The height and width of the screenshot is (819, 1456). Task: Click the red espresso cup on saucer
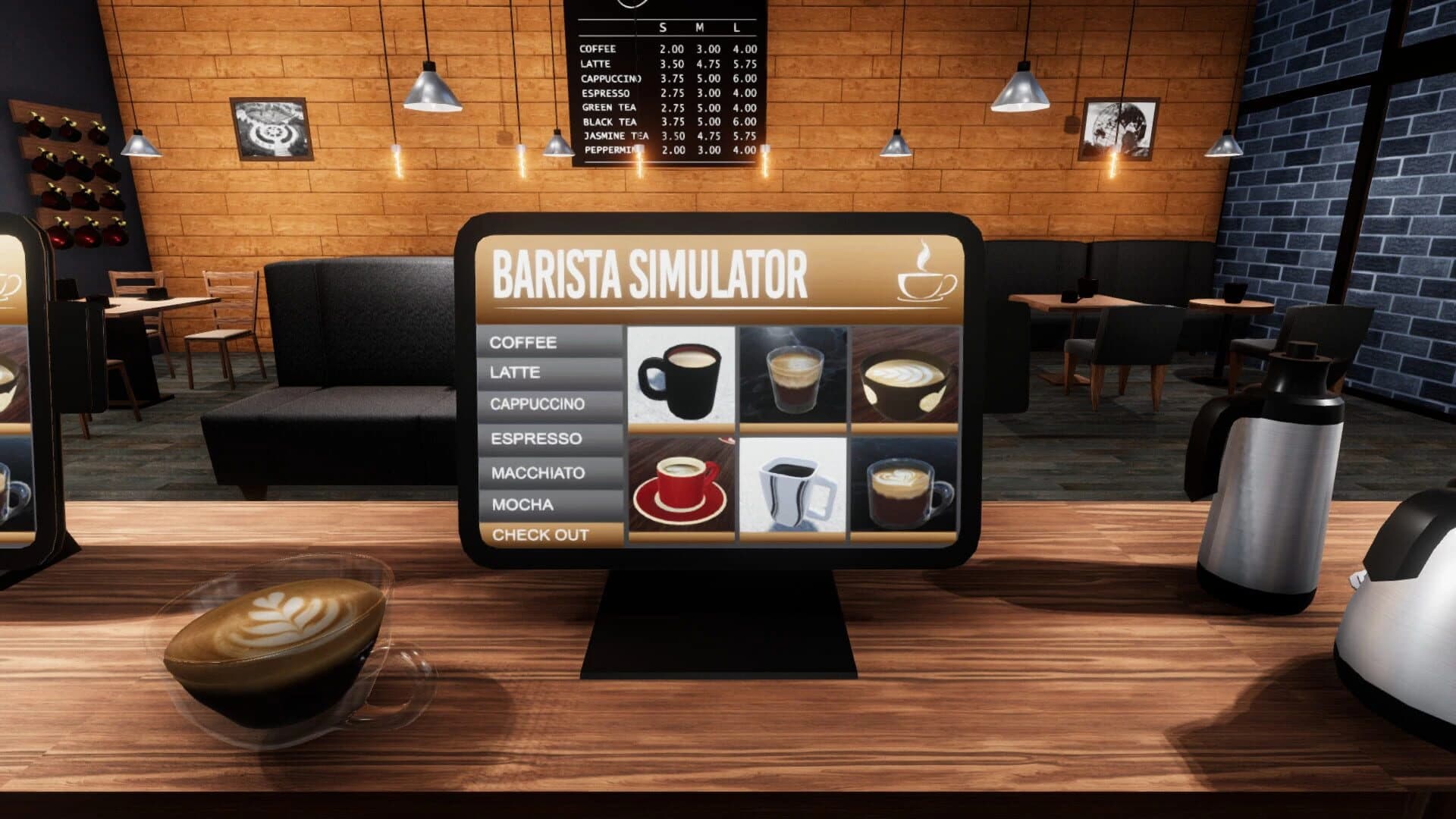(x=680, y=487)
